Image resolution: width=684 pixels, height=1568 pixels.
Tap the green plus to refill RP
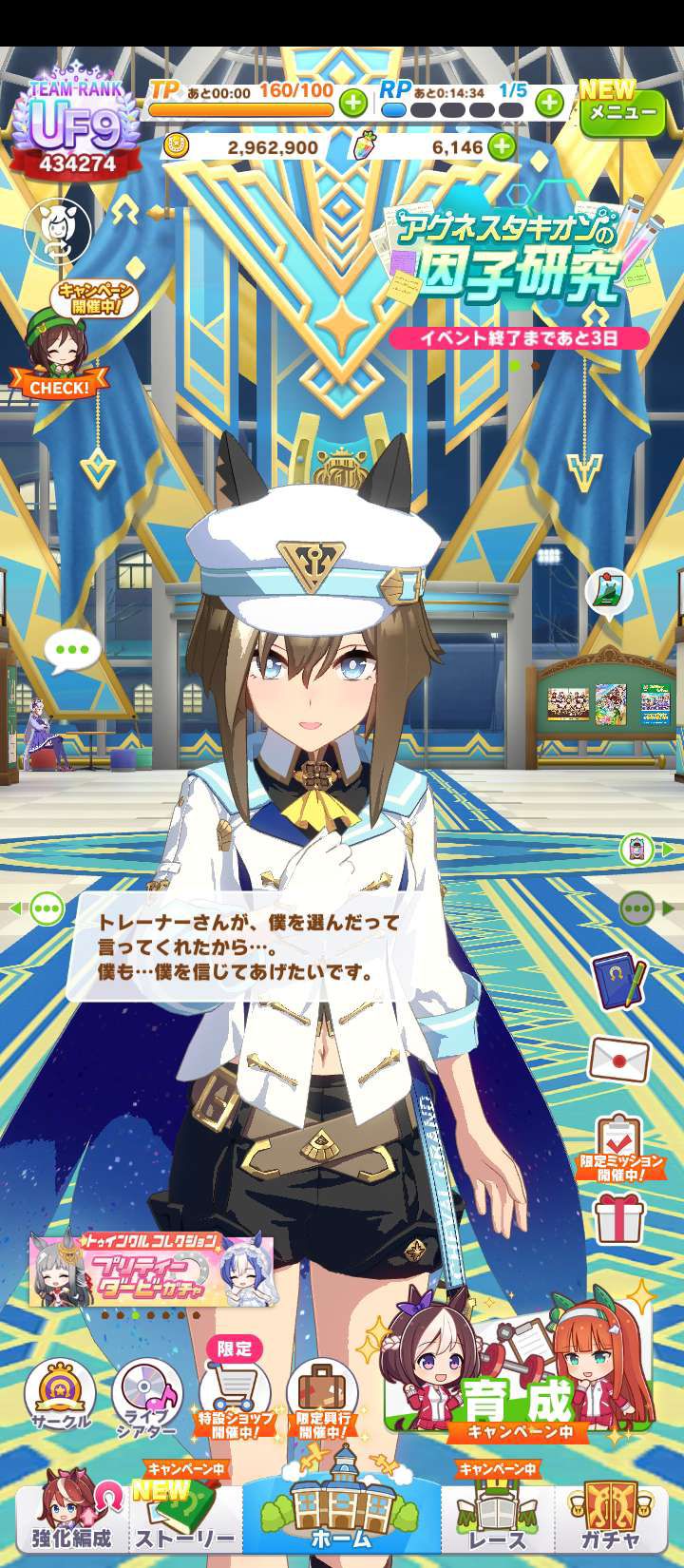click(x=549, y=101)
